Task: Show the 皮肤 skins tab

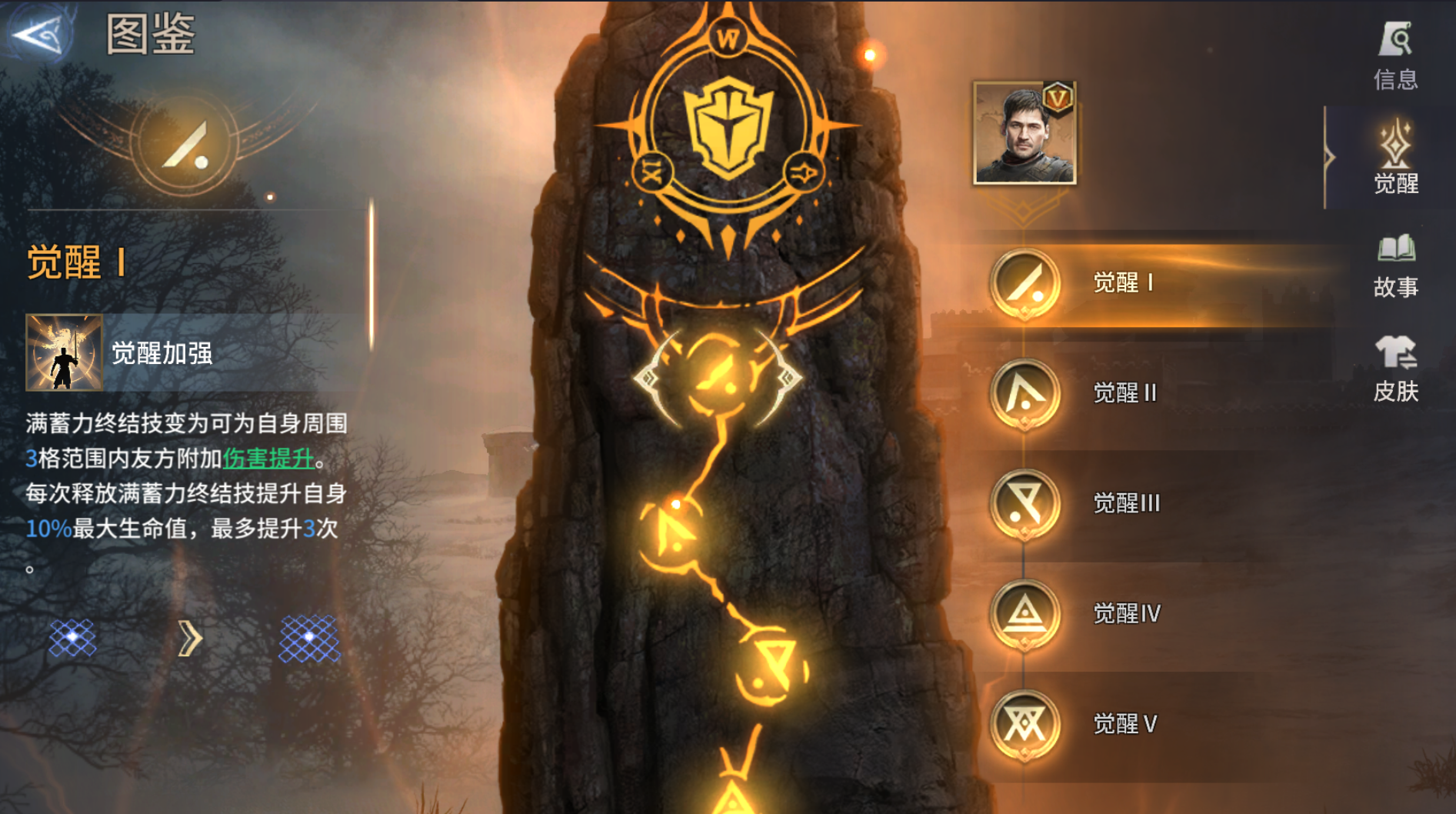Action: click(1395, 369)
